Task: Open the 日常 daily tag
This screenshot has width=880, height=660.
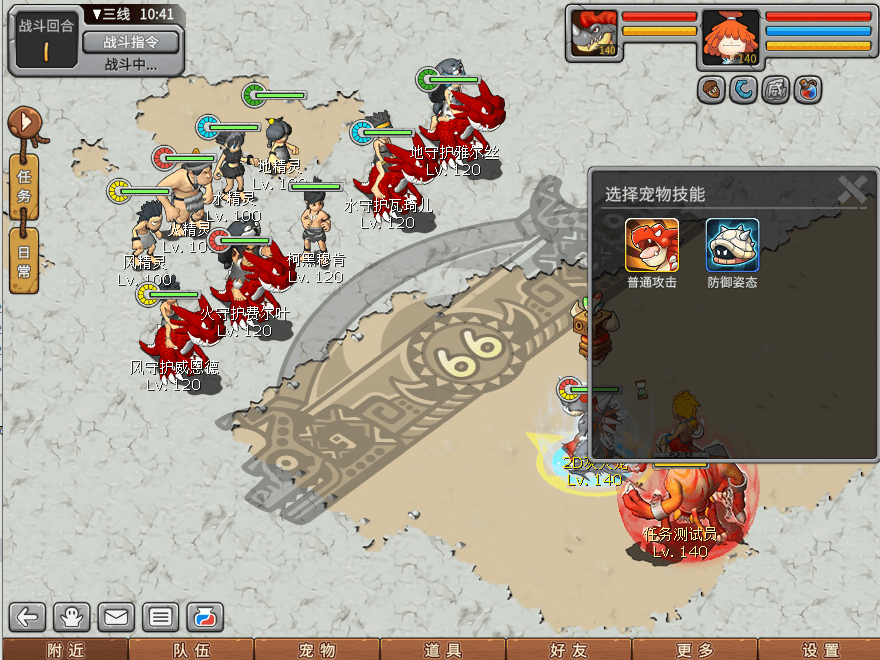Action: [24, 260]
